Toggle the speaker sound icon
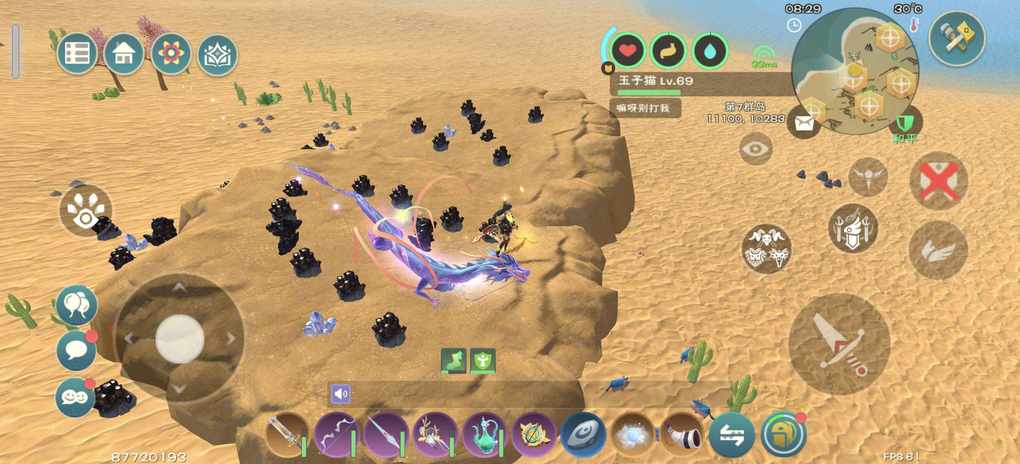Image resolution: width=1020 pixels, height=464 pixels. tap(341, 394)
